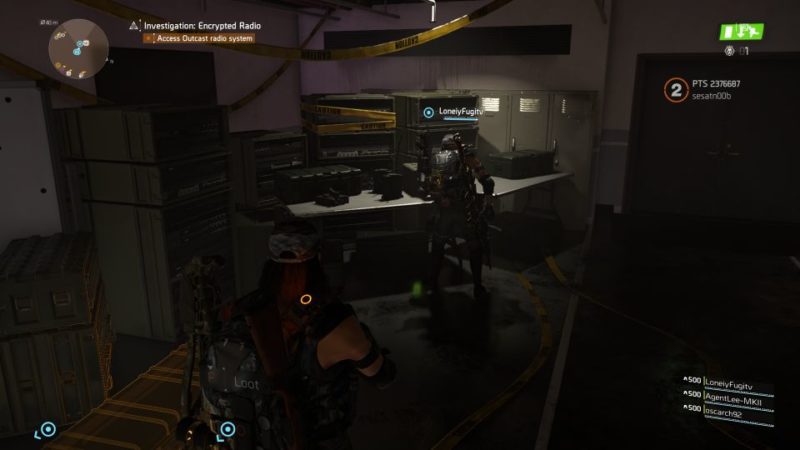The width and height of the screenshot is (800, 450).
Task: Select the orange level 2 player badge
Action: [x=676, y=91]
